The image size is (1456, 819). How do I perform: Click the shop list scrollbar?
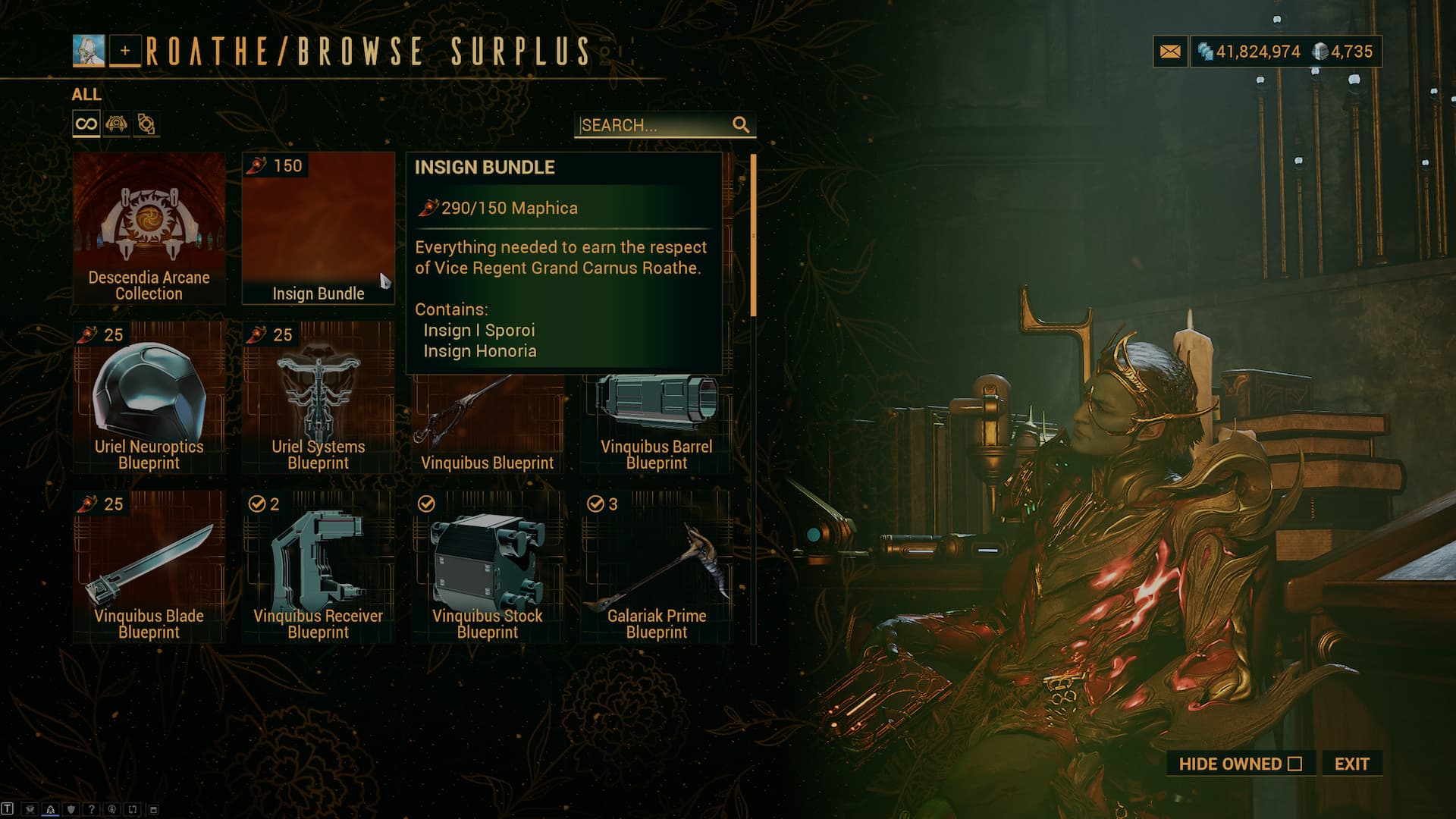(x=753, y=235)
